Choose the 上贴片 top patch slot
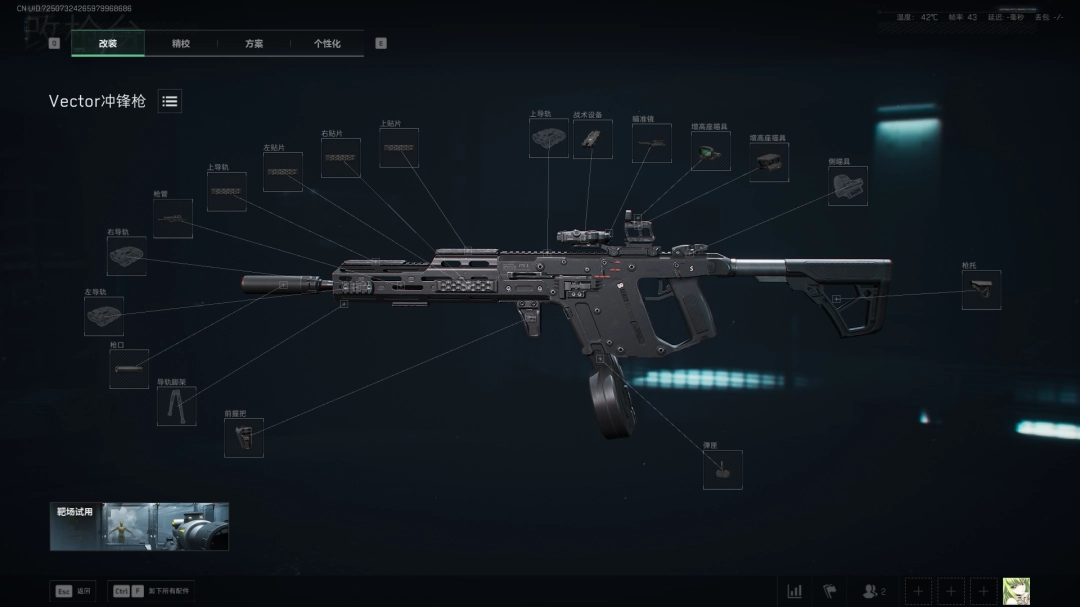 click(x=399, y=148)
